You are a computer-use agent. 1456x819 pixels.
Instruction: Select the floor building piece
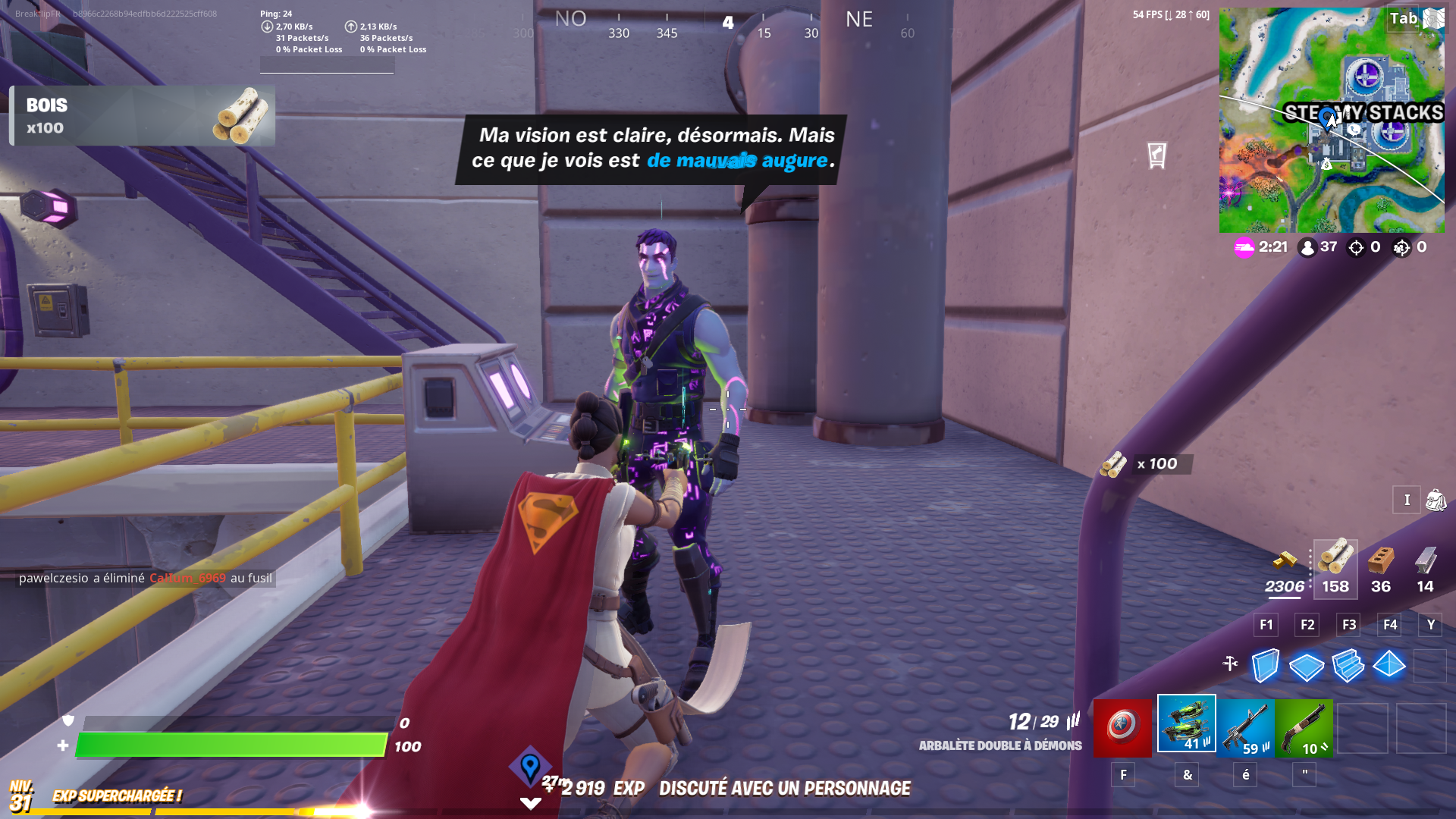(1306, 666)
